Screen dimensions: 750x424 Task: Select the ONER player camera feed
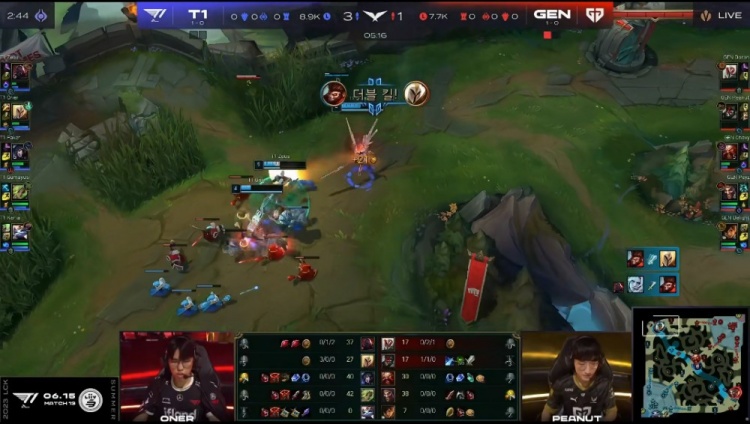[x=177, y=377]
